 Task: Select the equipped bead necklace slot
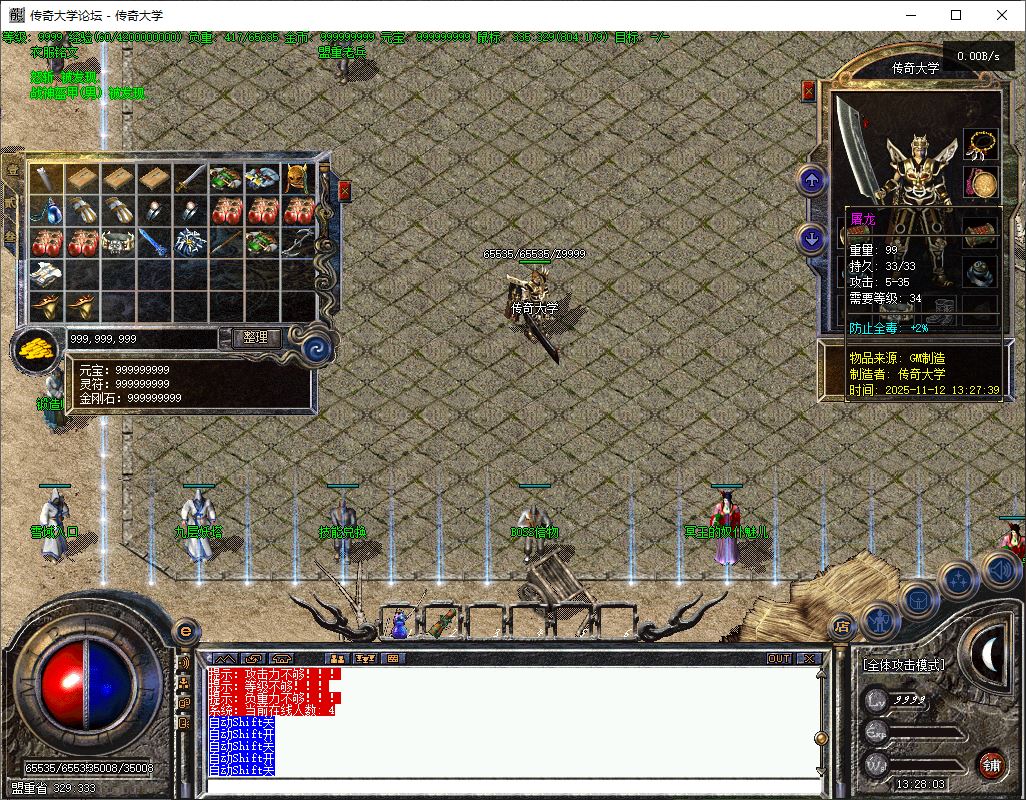[x=980, y=145]
